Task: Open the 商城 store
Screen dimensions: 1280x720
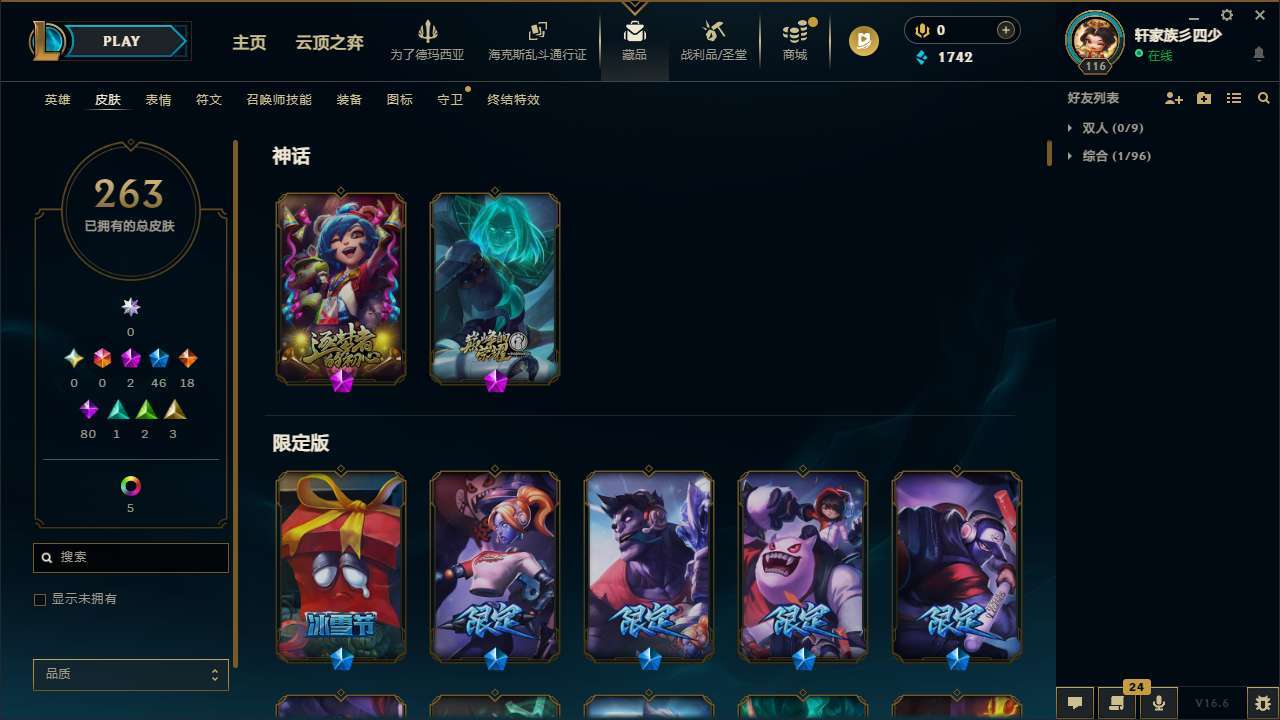Action: tap(795, 42)
